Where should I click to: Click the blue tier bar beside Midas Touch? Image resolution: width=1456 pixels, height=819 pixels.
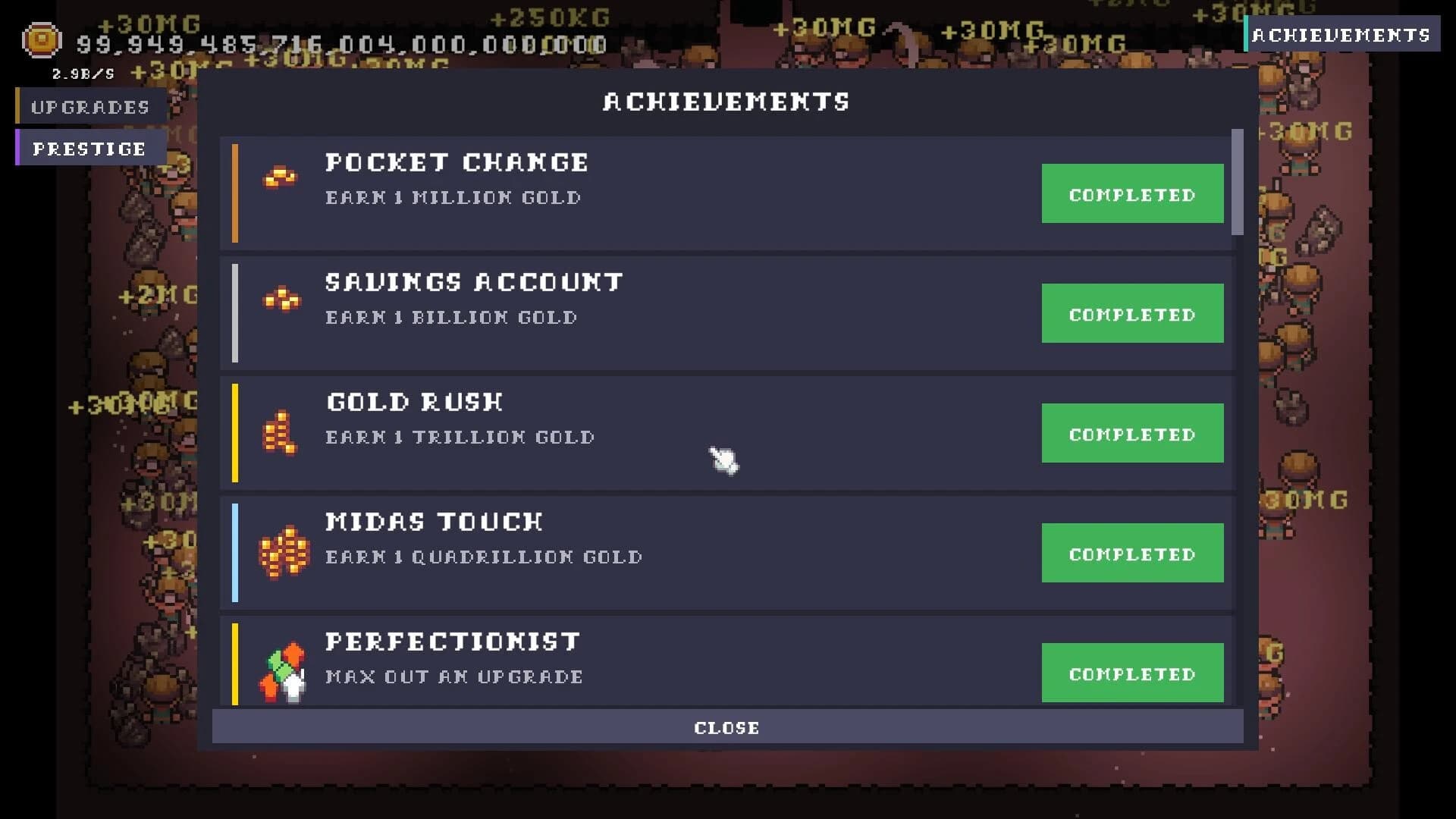click(235, 553)
